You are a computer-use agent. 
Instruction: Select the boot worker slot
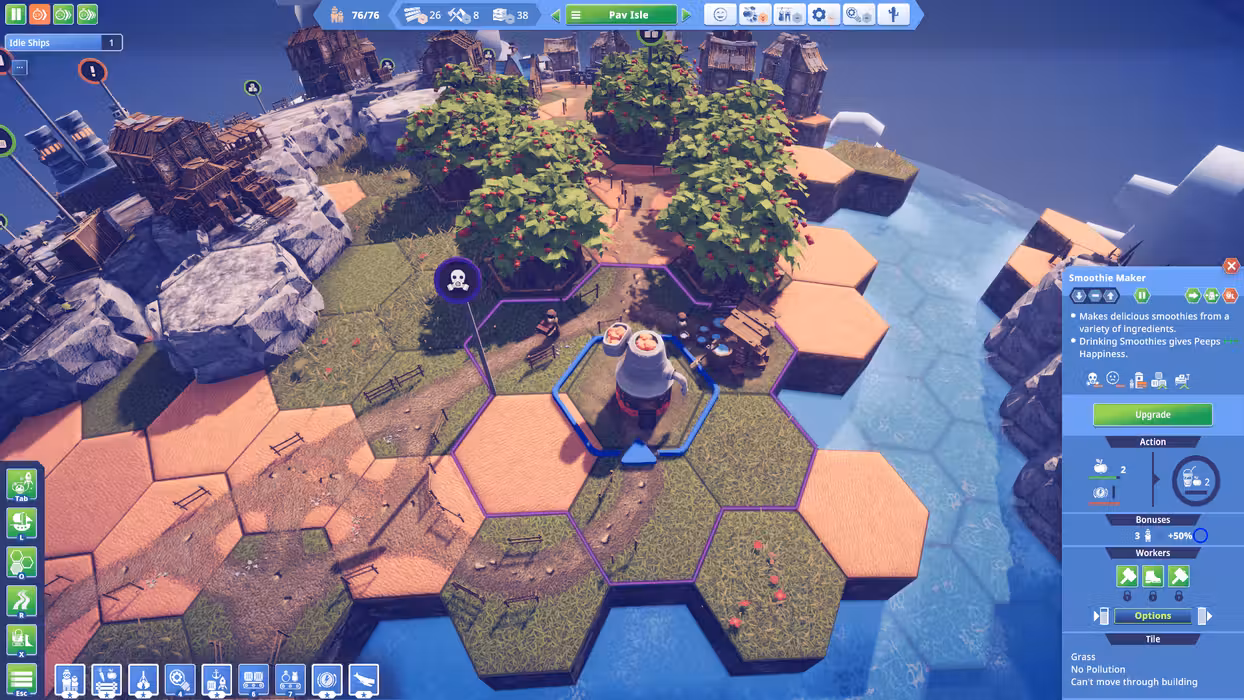pyautogui.click(x=1152, y=576)
